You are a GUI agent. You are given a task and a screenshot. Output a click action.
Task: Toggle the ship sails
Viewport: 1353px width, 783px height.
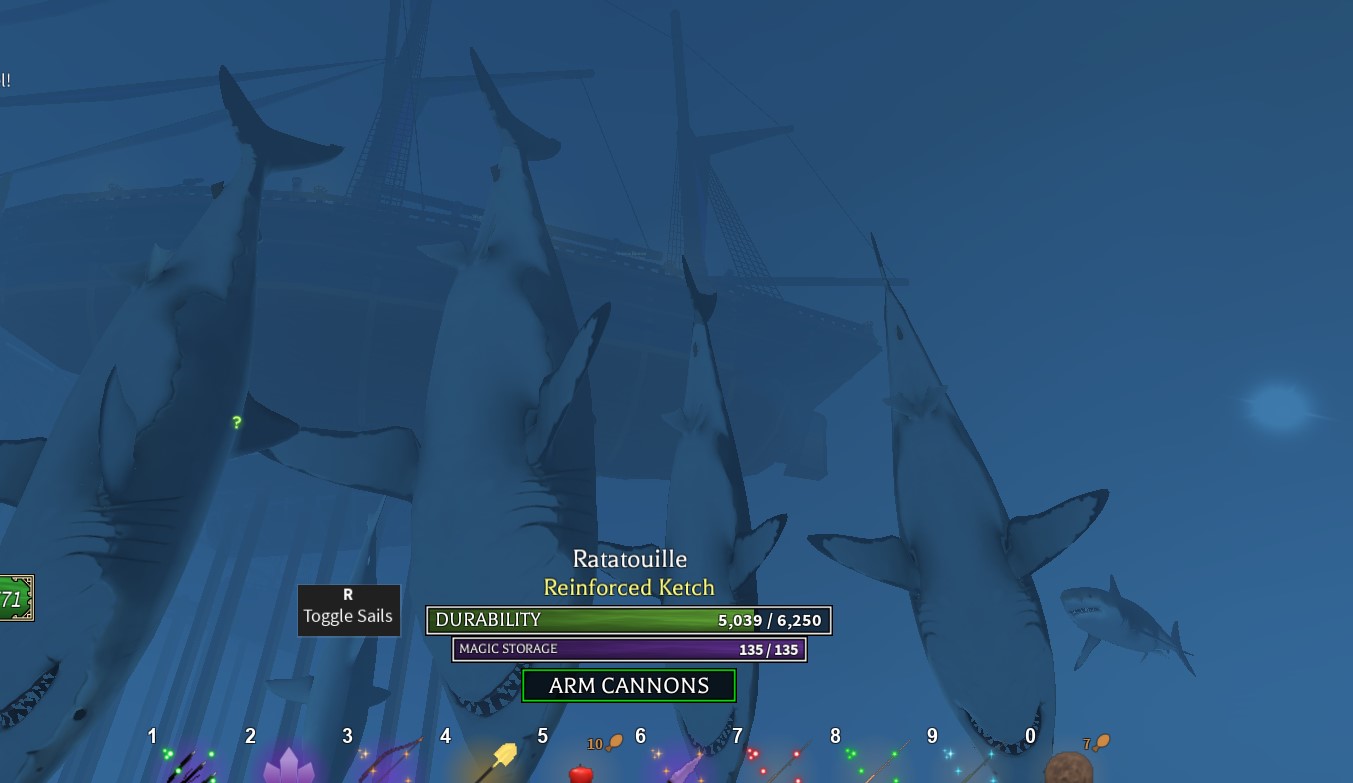coord(348,610)
